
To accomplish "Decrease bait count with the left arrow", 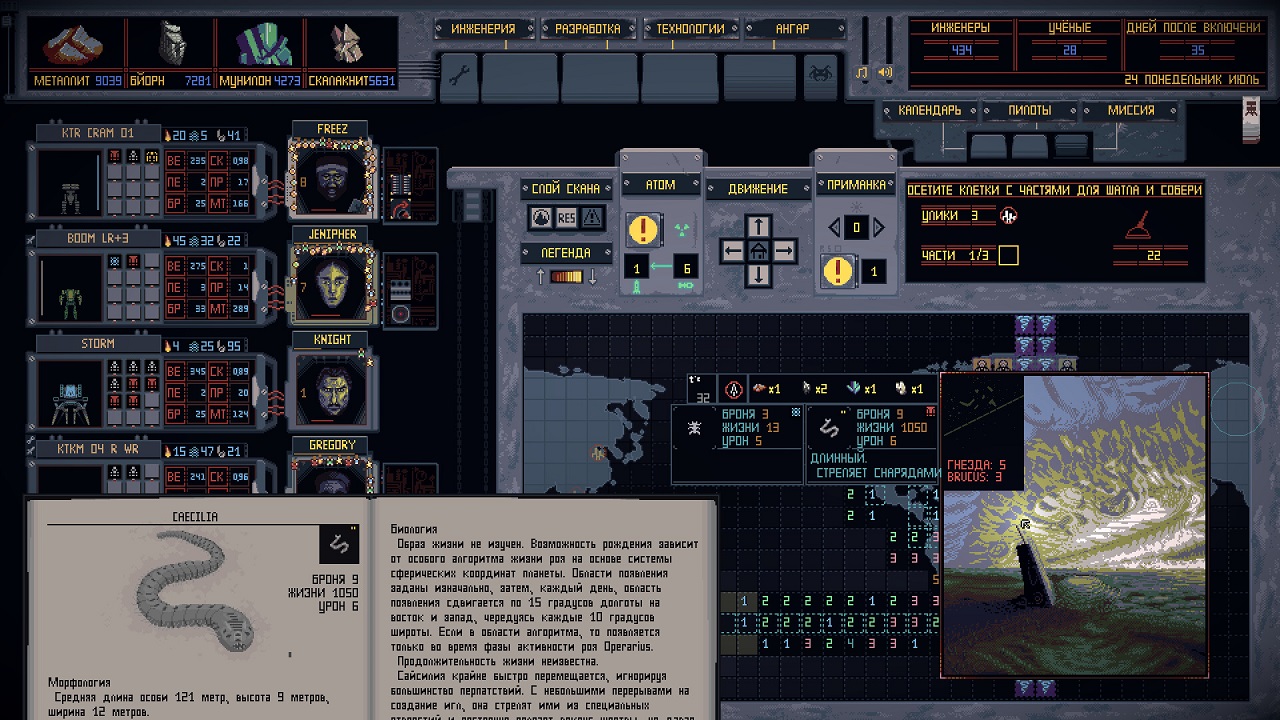I will pyautogui.click(x=832, y=227).
